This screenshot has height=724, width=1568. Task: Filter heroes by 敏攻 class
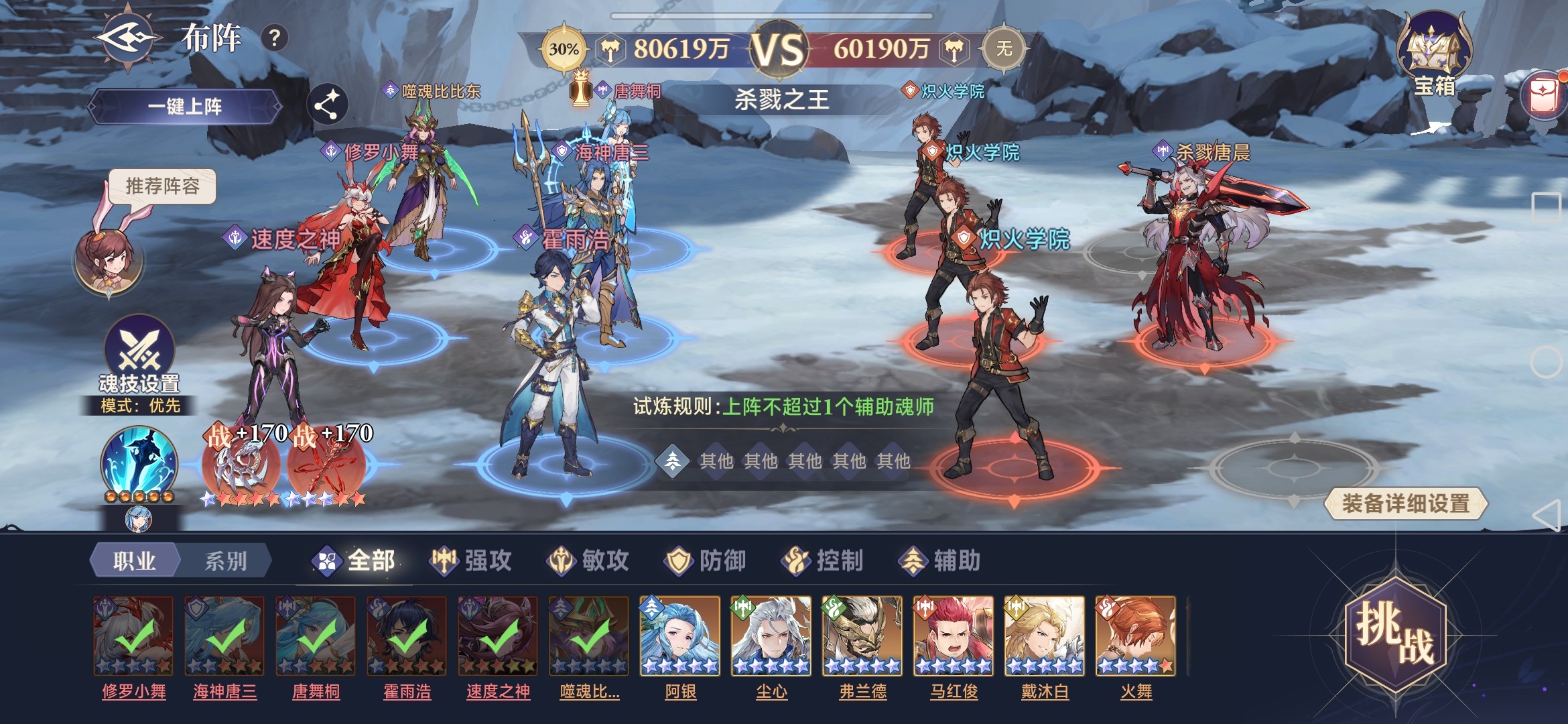[x=588, y=560]
